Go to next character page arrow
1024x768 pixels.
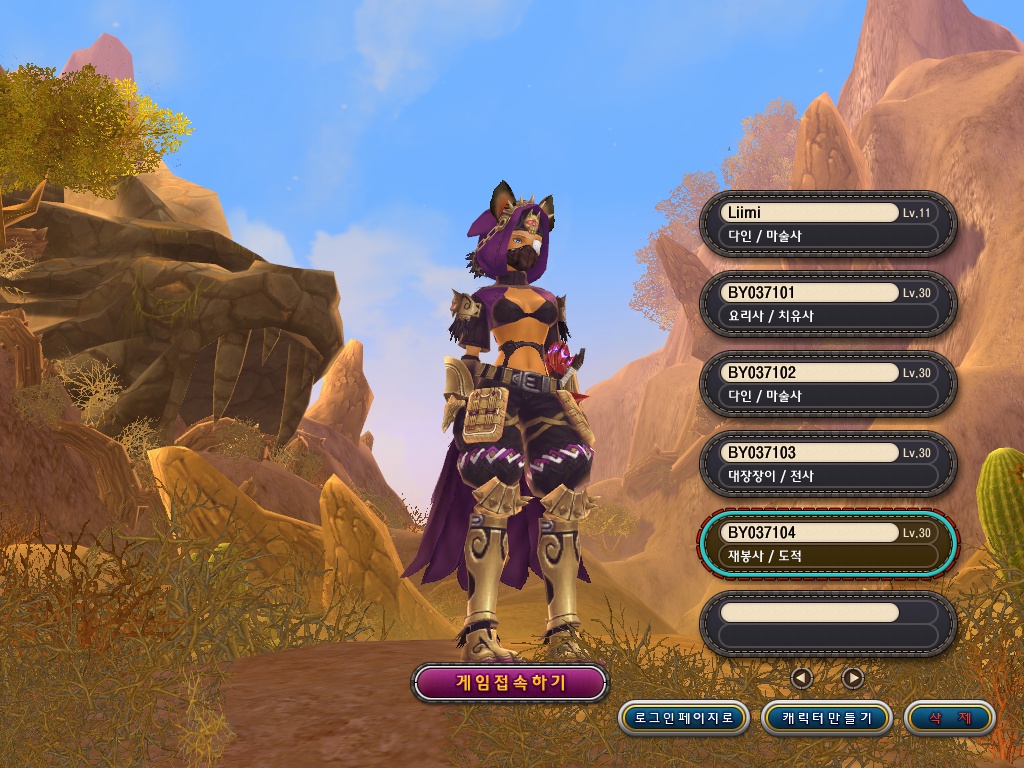pyautogui.click(x=852, y=678)
